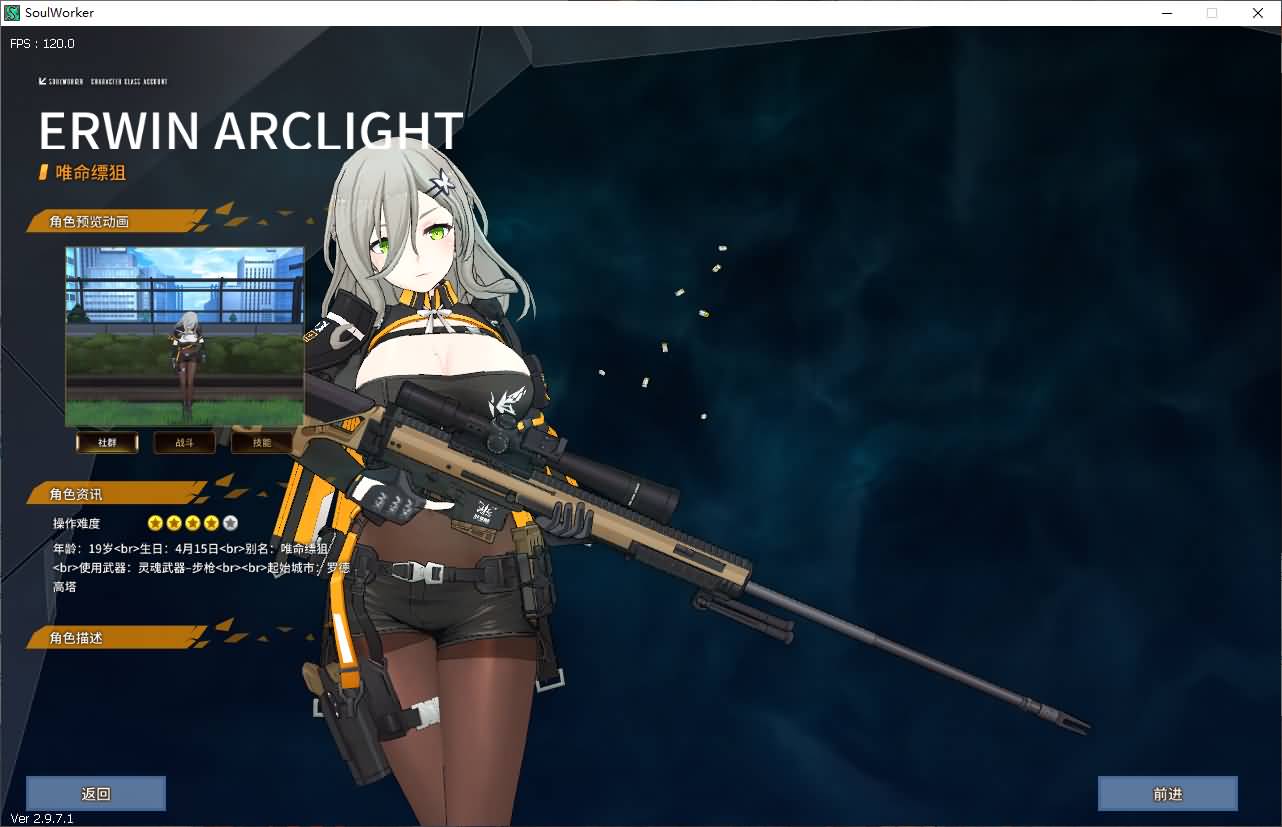Select the 社群 tab under the preview

pyautogui.click(x=107, y=442)
